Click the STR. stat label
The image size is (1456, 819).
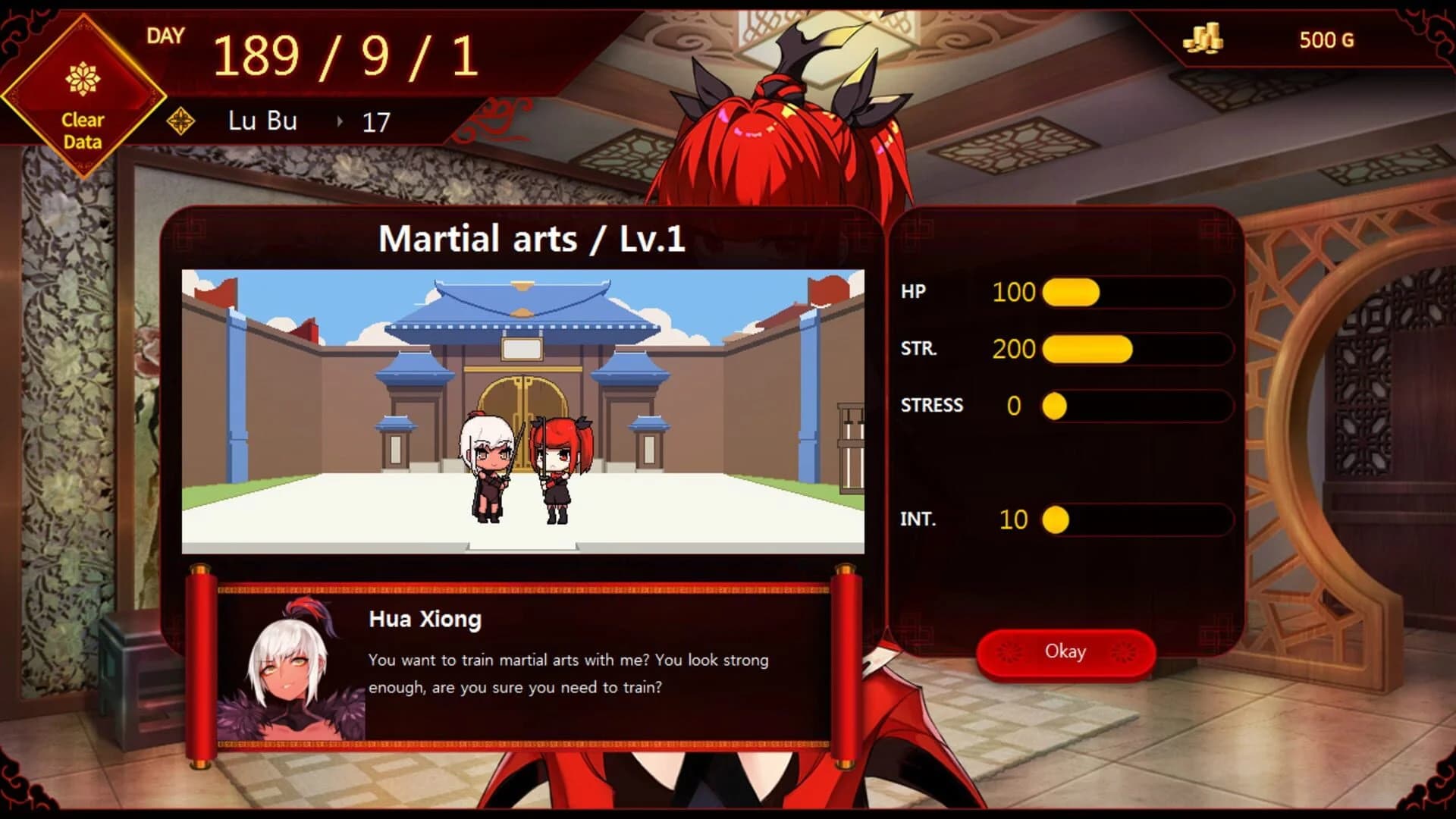pyautogui.click(x=918, y=350)
